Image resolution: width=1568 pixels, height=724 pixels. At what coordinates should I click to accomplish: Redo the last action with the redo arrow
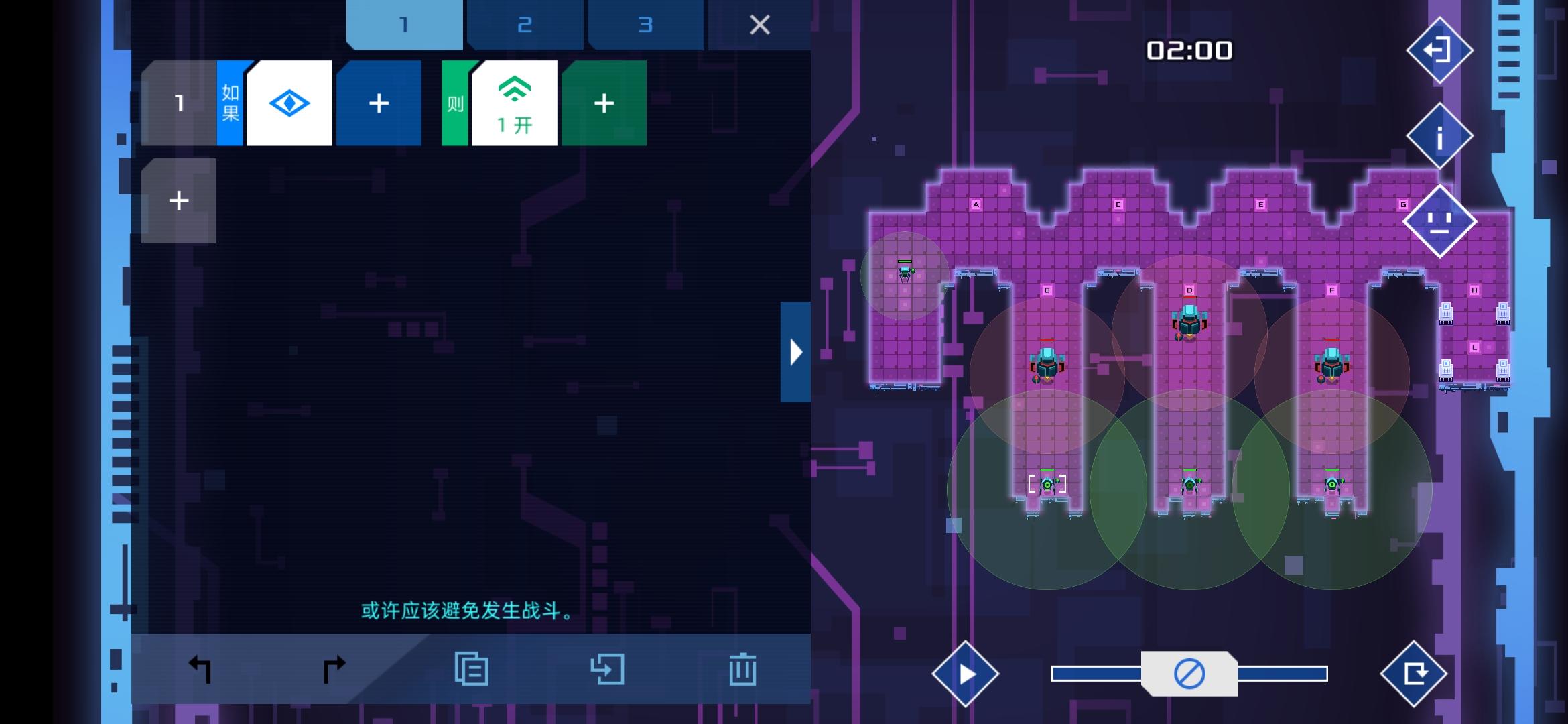coord(333,669)
